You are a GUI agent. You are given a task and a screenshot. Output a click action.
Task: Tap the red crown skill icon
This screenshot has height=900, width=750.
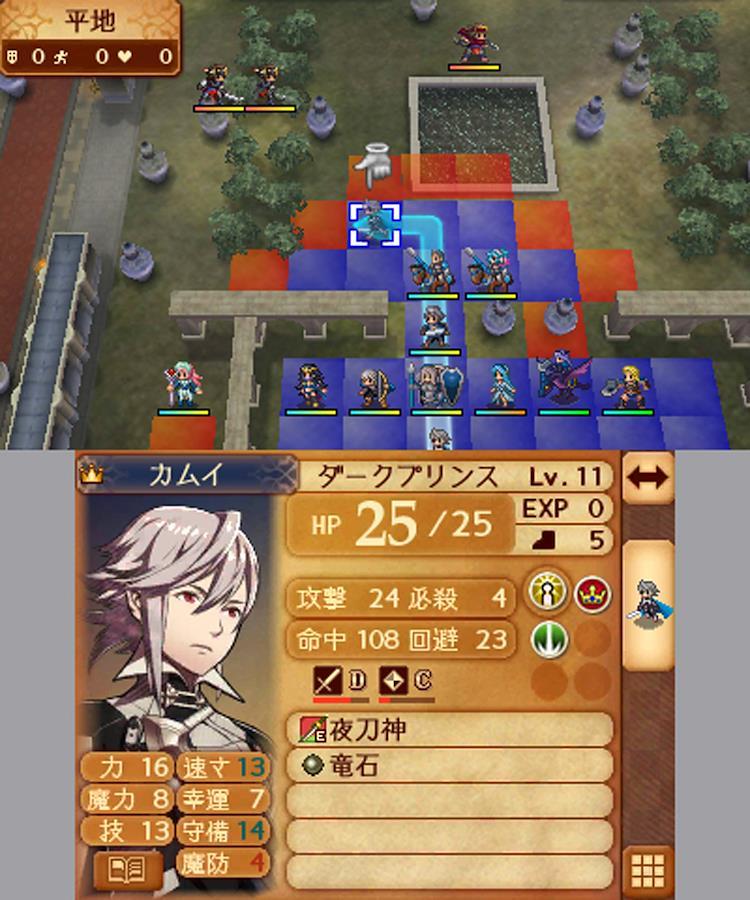pyautogui.click(x=592, y=594)
